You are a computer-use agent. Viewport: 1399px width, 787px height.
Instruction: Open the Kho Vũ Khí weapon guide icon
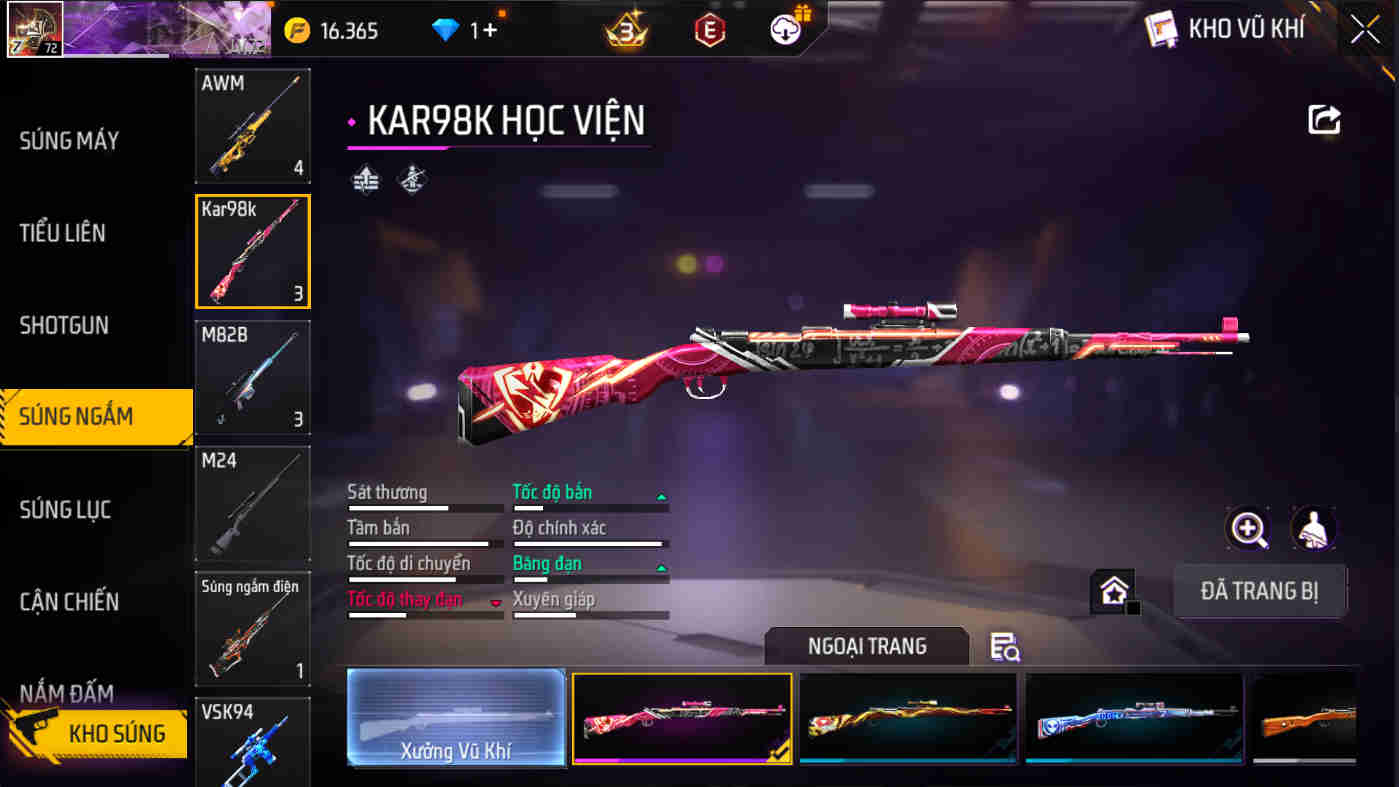tap(1162, 29)
